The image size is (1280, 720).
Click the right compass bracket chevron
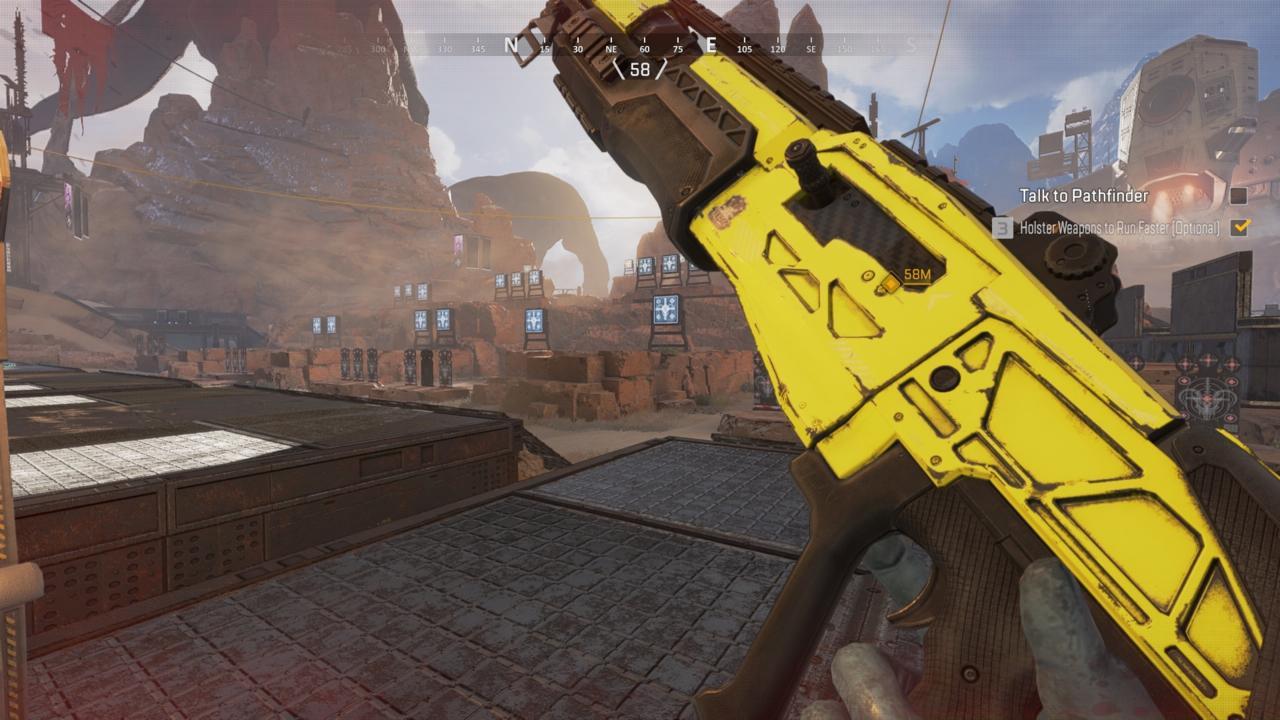tap(659, 69)
